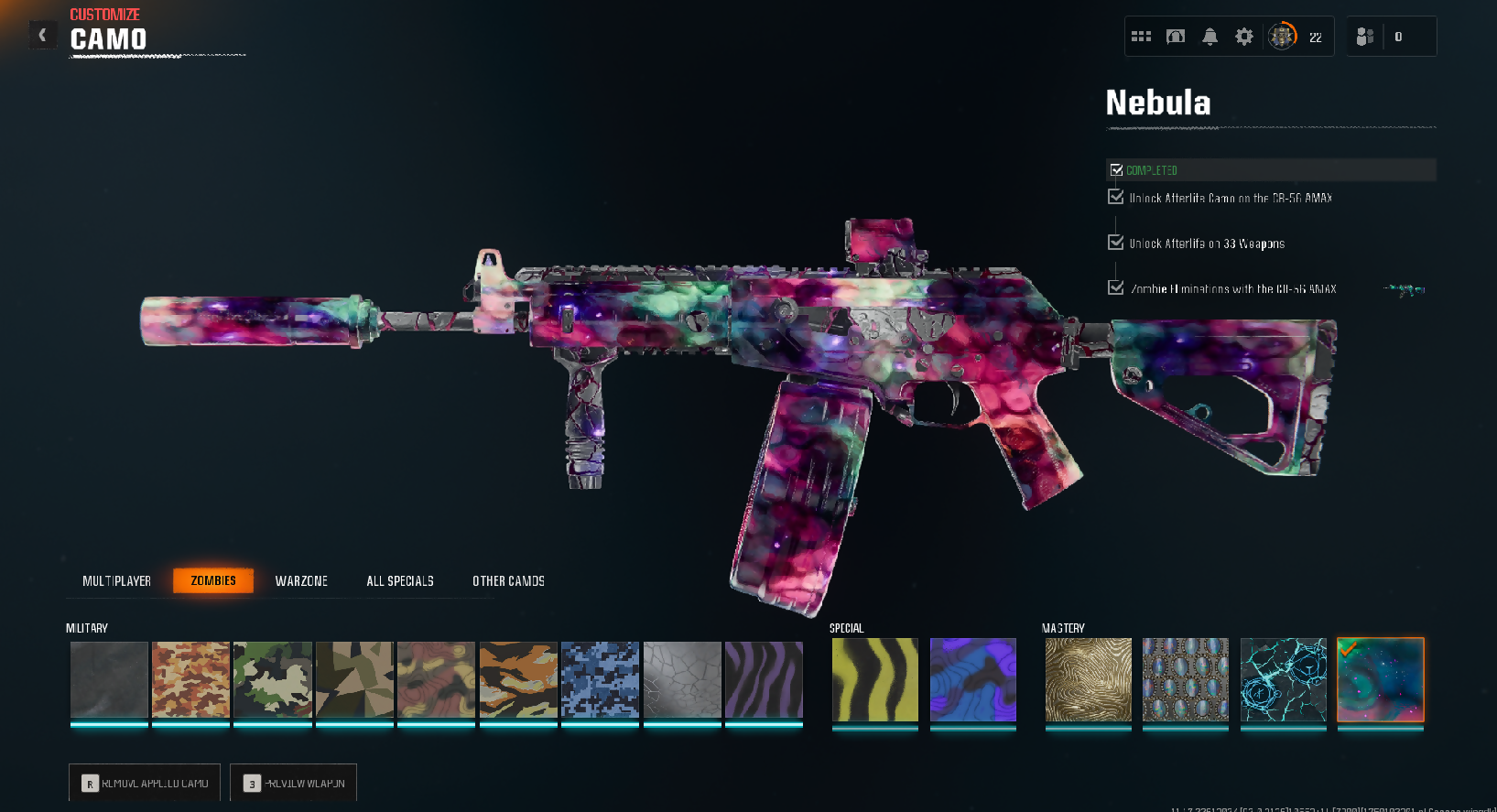Pick the blue digital pixel camo
Screen dimensions: 1497x812
coord(600,679)
